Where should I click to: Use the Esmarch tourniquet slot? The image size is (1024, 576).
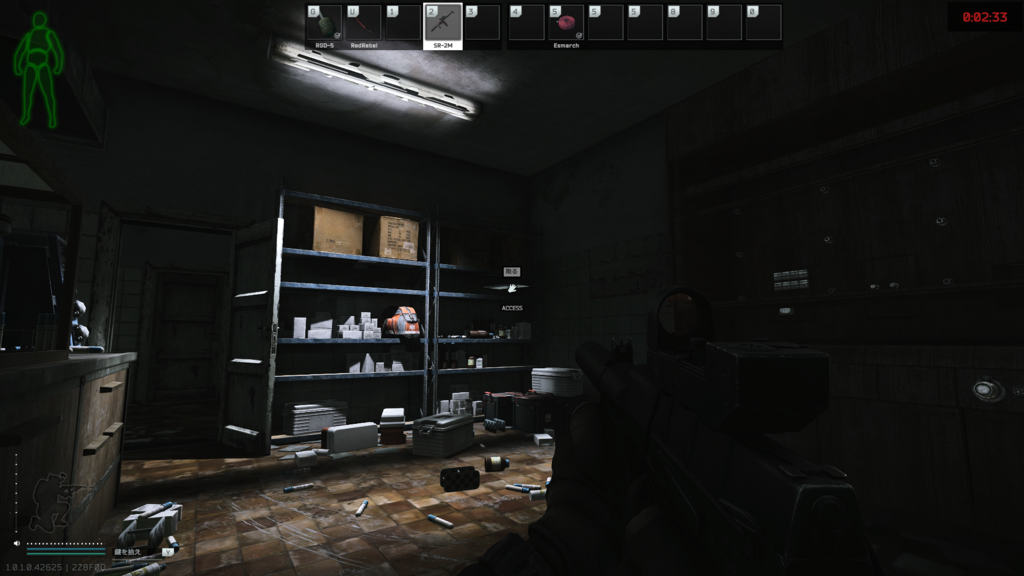[x=566, y=23]
